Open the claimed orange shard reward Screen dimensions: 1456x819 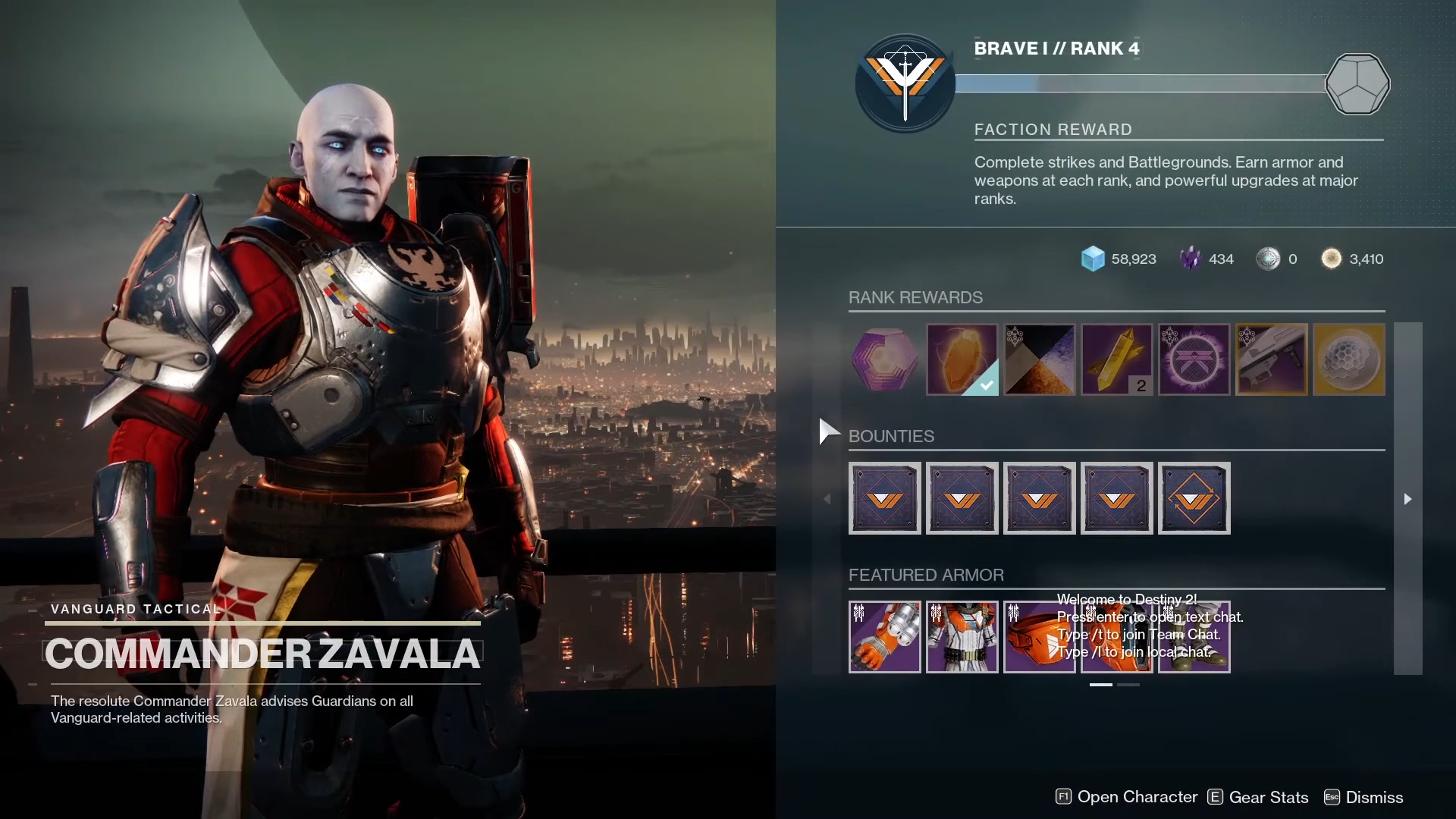tap(962, 359)
